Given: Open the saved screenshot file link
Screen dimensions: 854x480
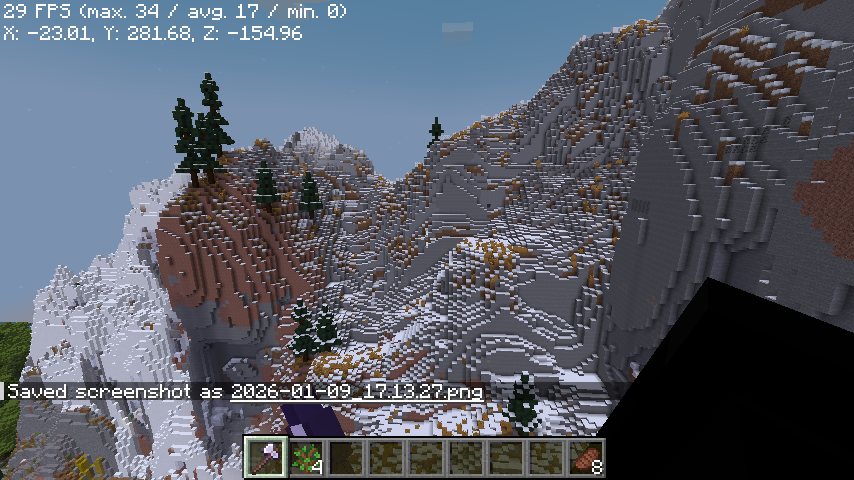Looking at the screenshot, I should click(x=357, y=391).
